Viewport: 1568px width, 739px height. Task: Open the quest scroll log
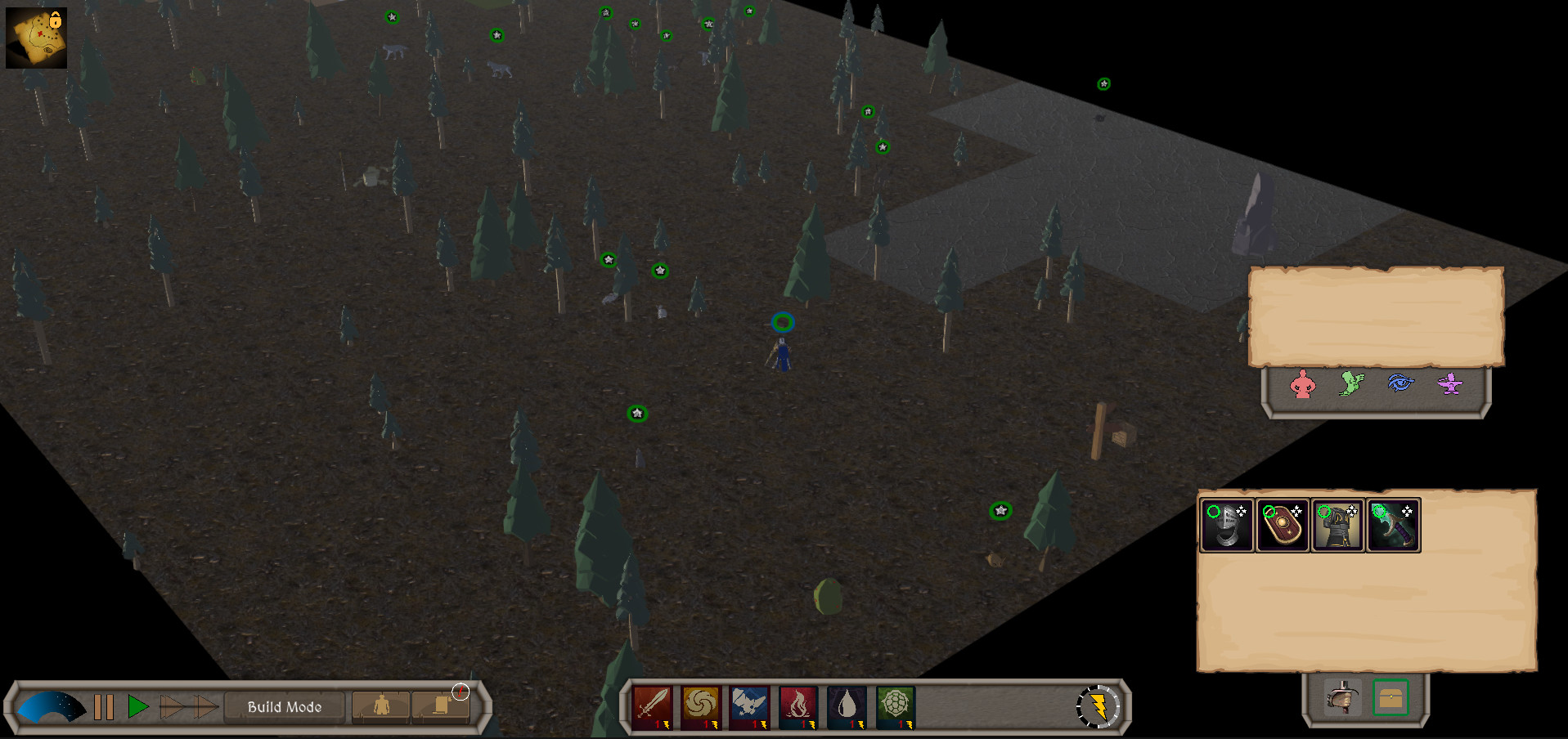[x=441, y=706]
